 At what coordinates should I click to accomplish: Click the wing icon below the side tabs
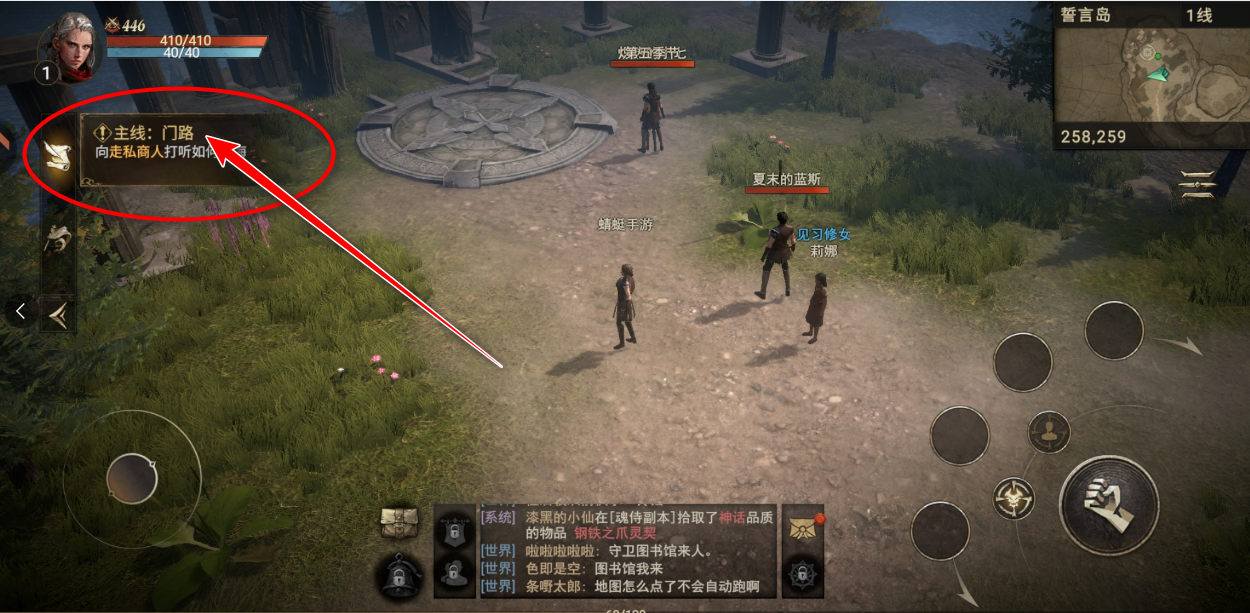coord(58,314)
